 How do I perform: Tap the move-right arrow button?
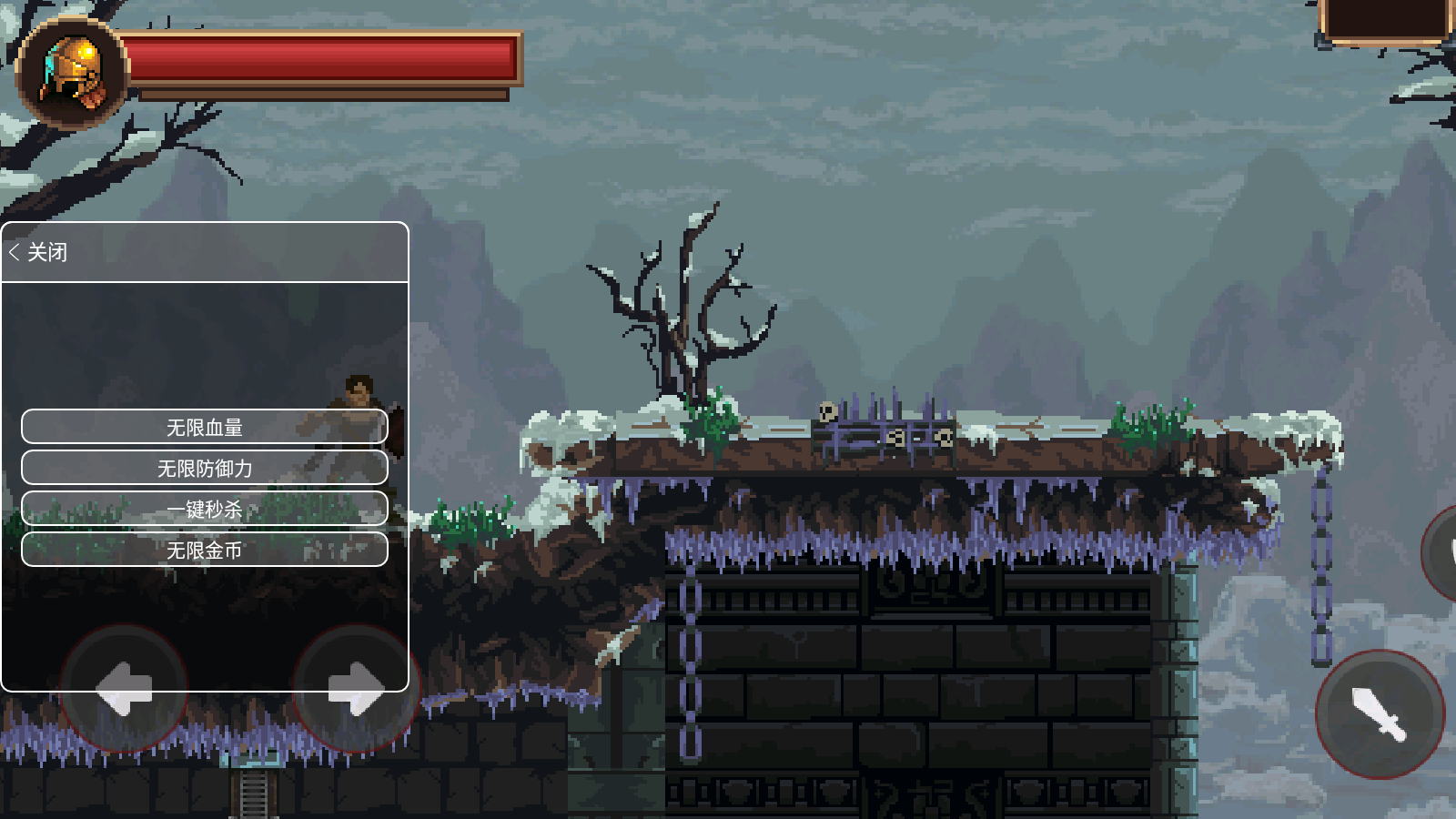356,688
